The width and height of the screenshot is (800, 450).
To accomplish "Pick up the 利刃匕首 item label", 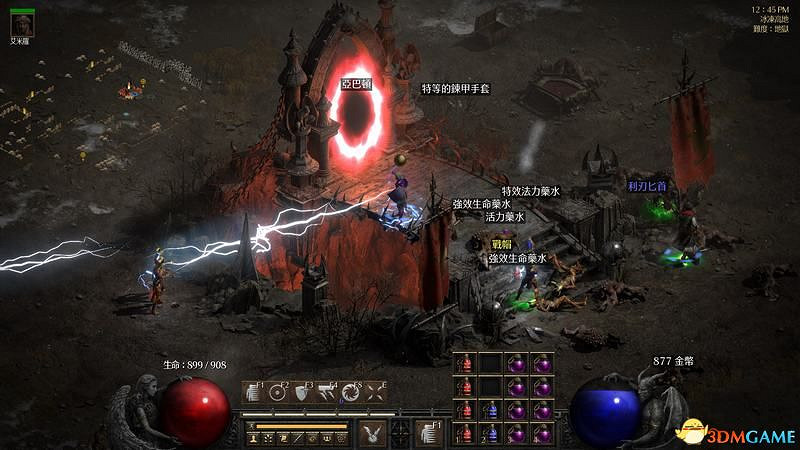I will (647, 186).
